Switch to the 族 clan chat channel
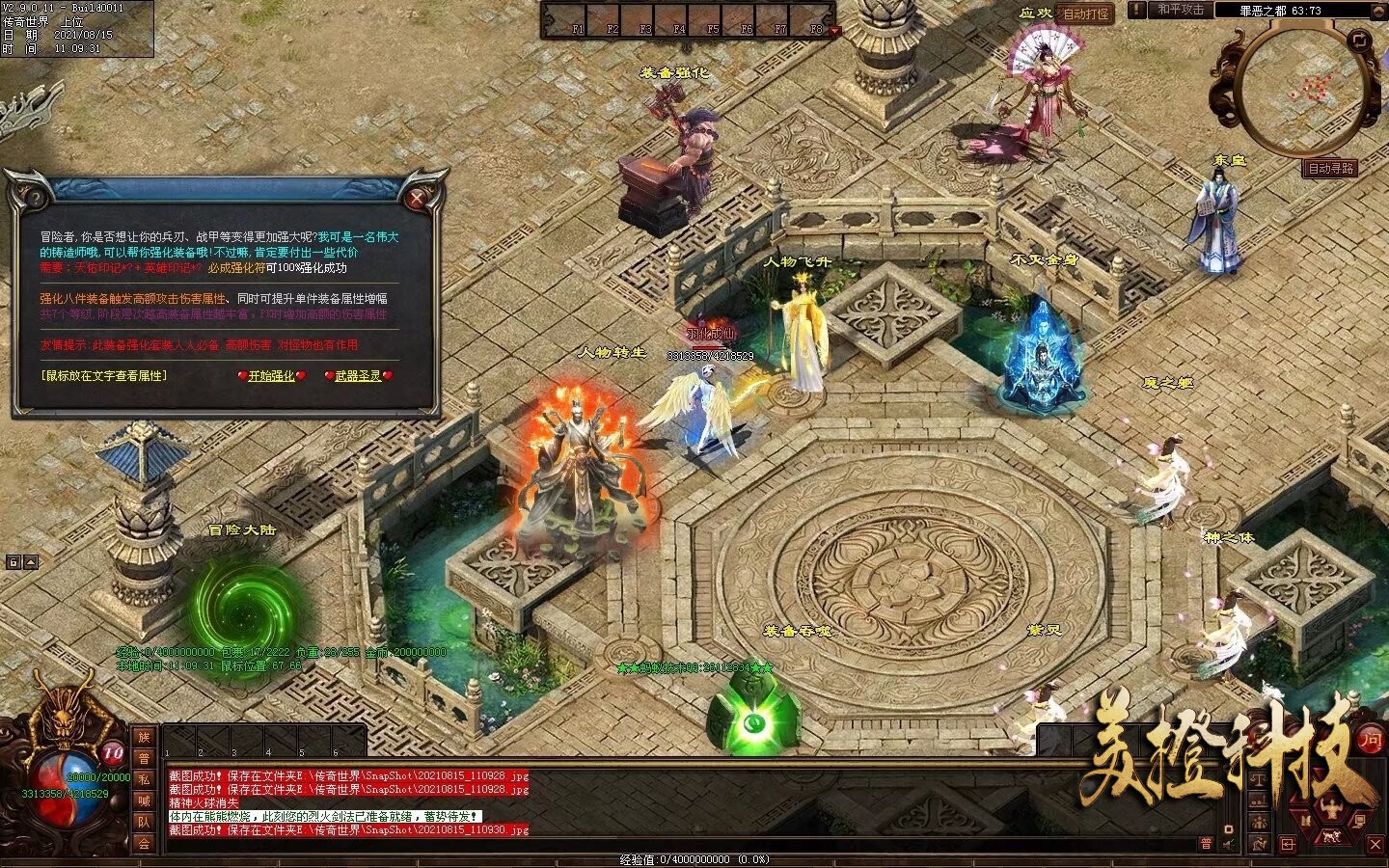The image size is (1389, 868). [144, 737]
